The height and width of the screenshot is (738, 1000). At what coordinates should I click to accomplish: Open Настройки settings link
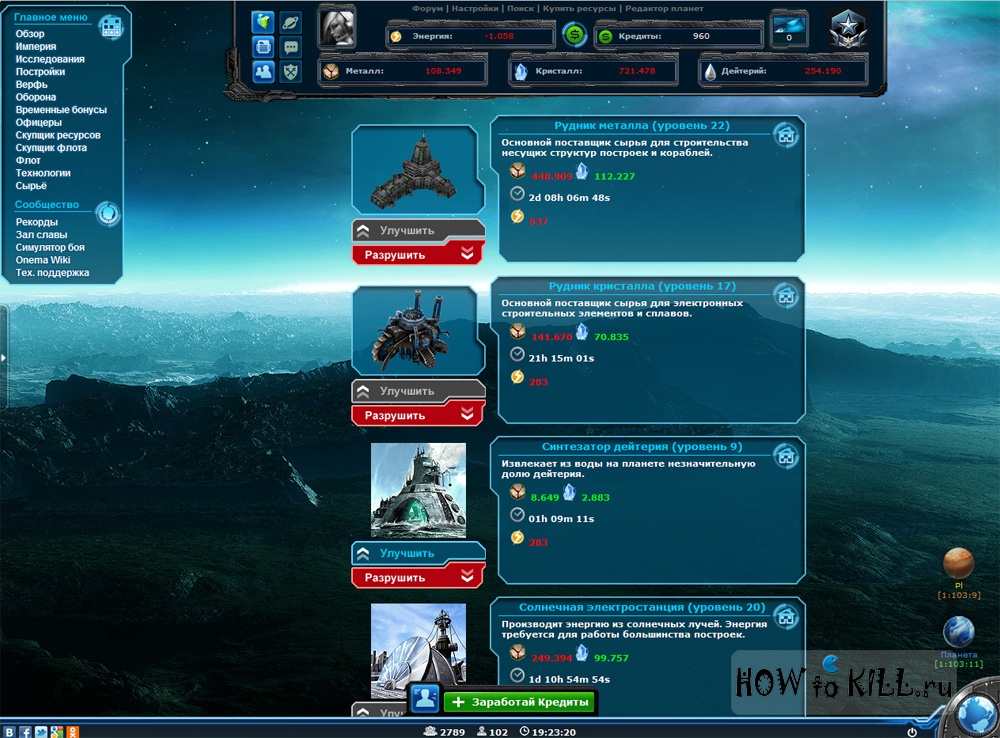coord(476,8)
